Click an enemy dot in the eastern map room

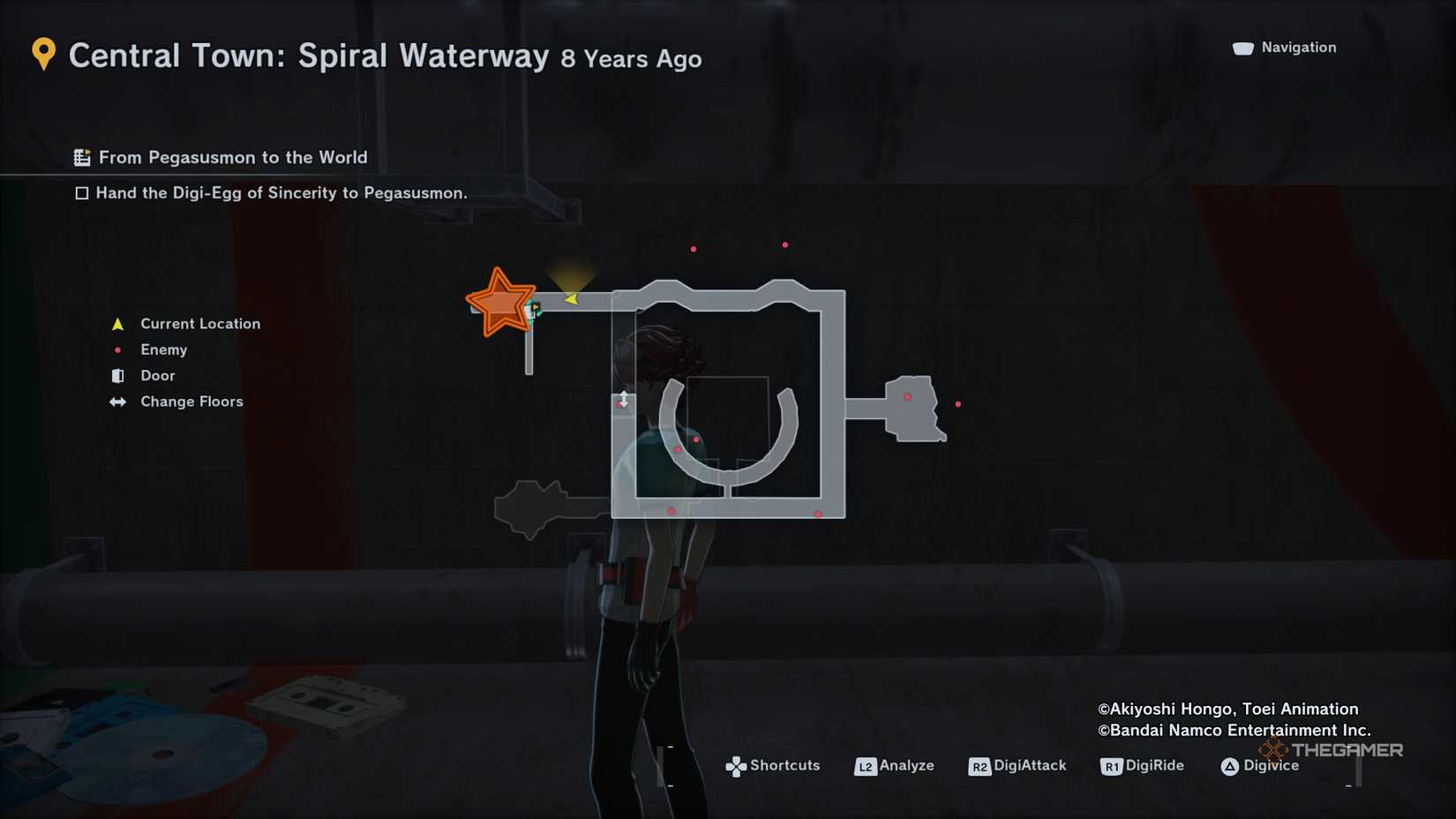point(906,397)
